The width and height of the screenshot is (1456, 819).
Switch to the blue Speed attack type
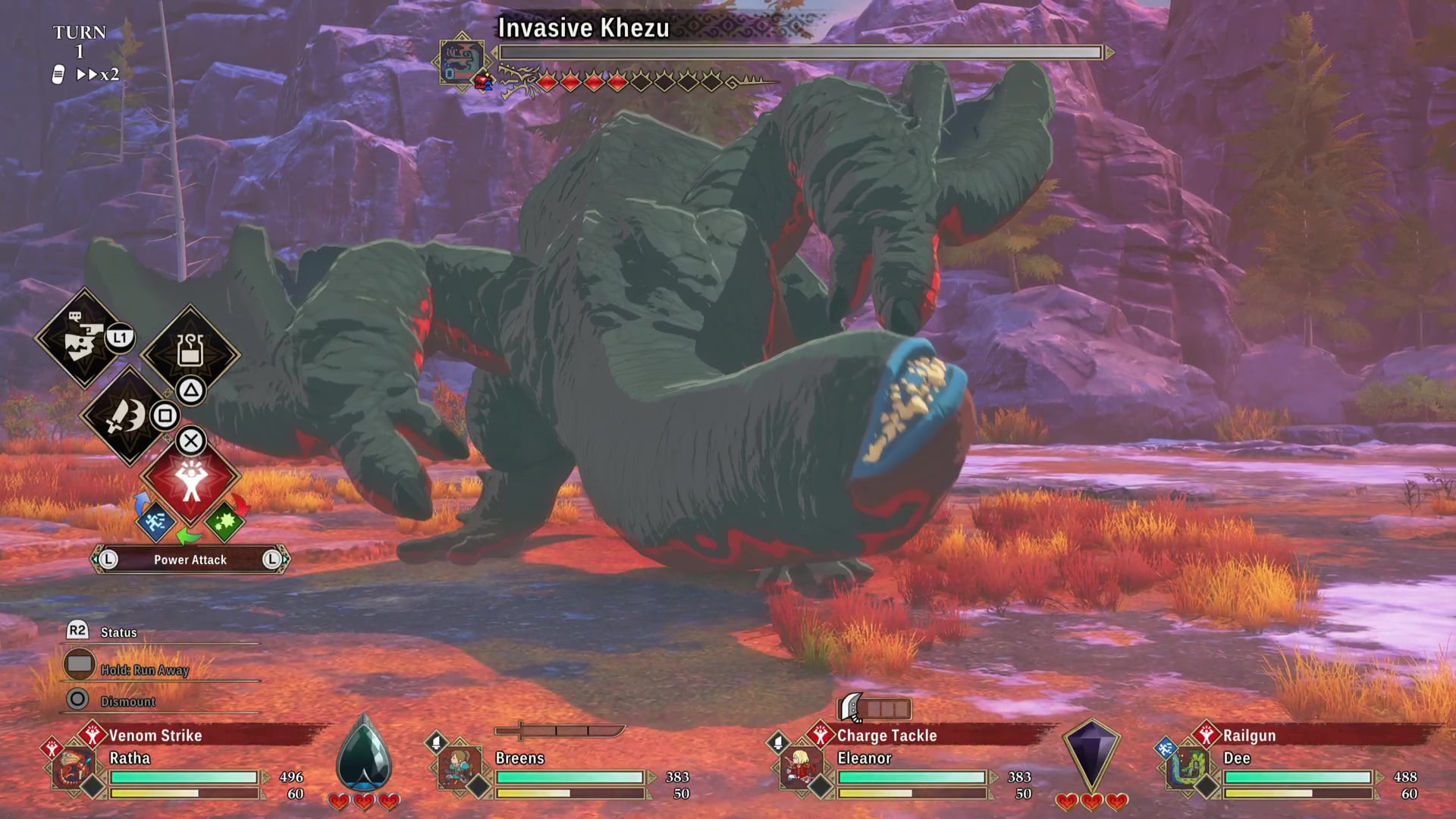pos(155,522)
